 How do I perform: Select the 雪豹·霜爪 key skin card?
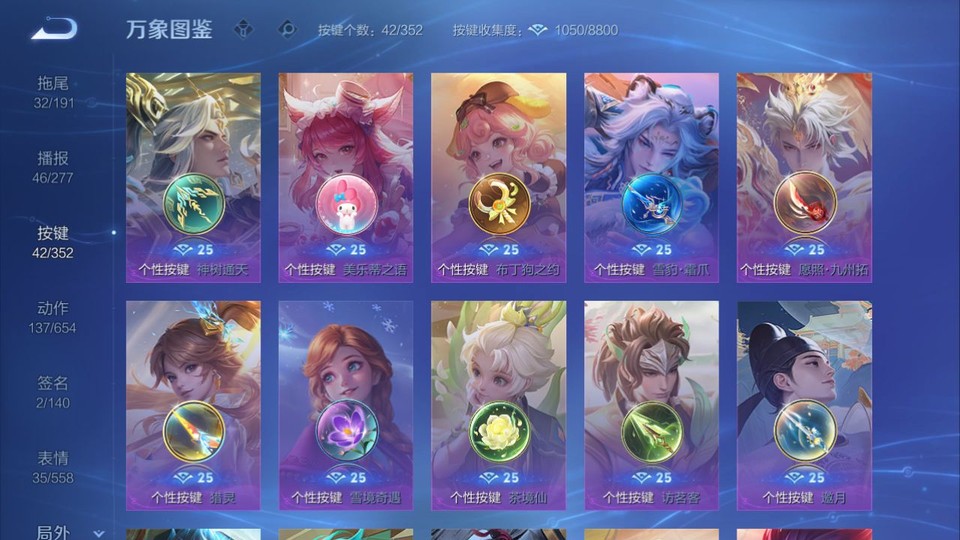pos(651,177)
